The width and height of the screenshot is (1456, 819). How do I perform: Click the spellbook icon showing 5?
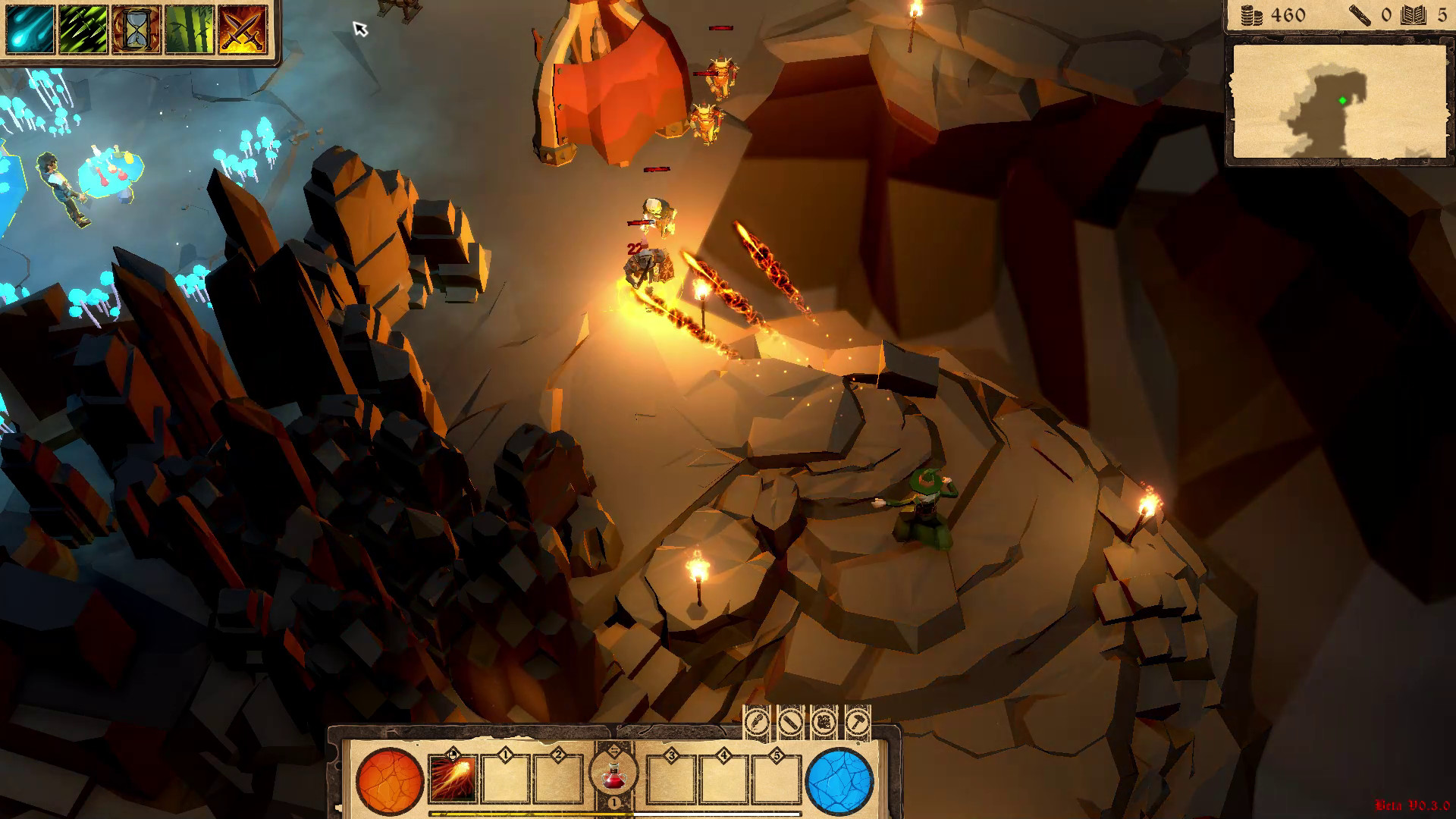[x=1412, y=14]
